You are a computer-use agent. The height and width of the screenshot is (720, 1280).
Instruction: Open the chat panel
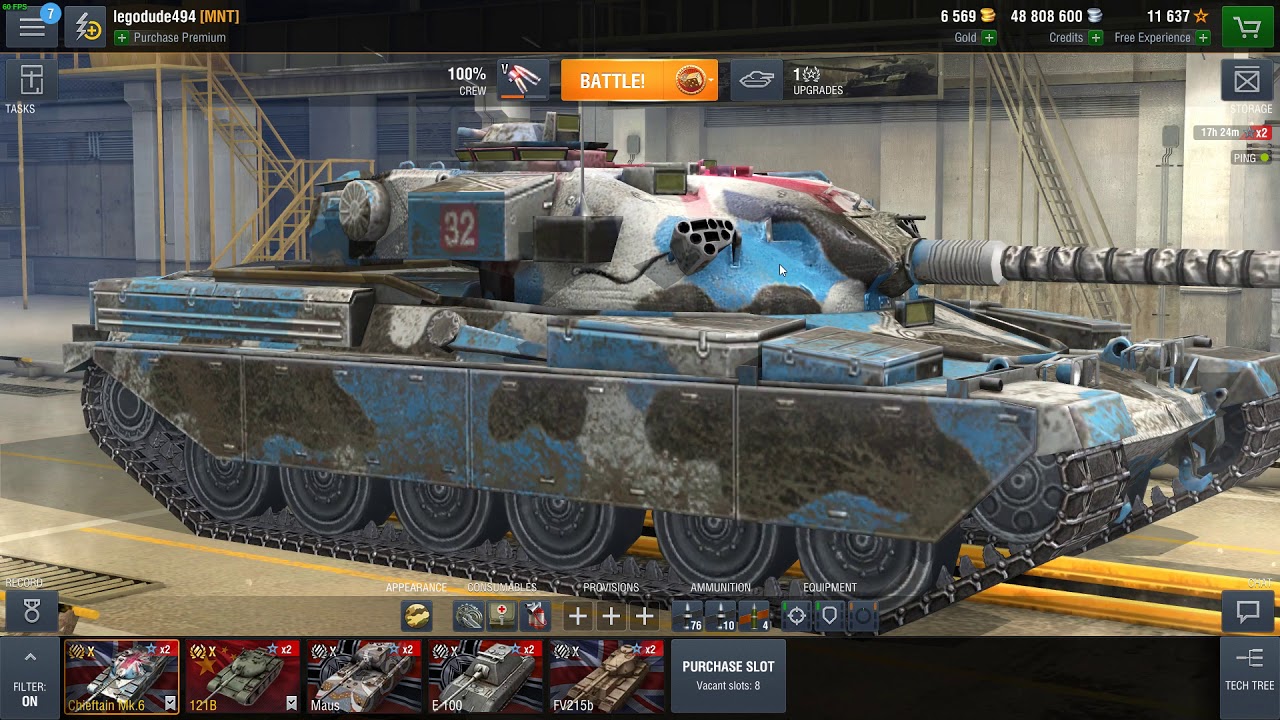(1247, 610)
